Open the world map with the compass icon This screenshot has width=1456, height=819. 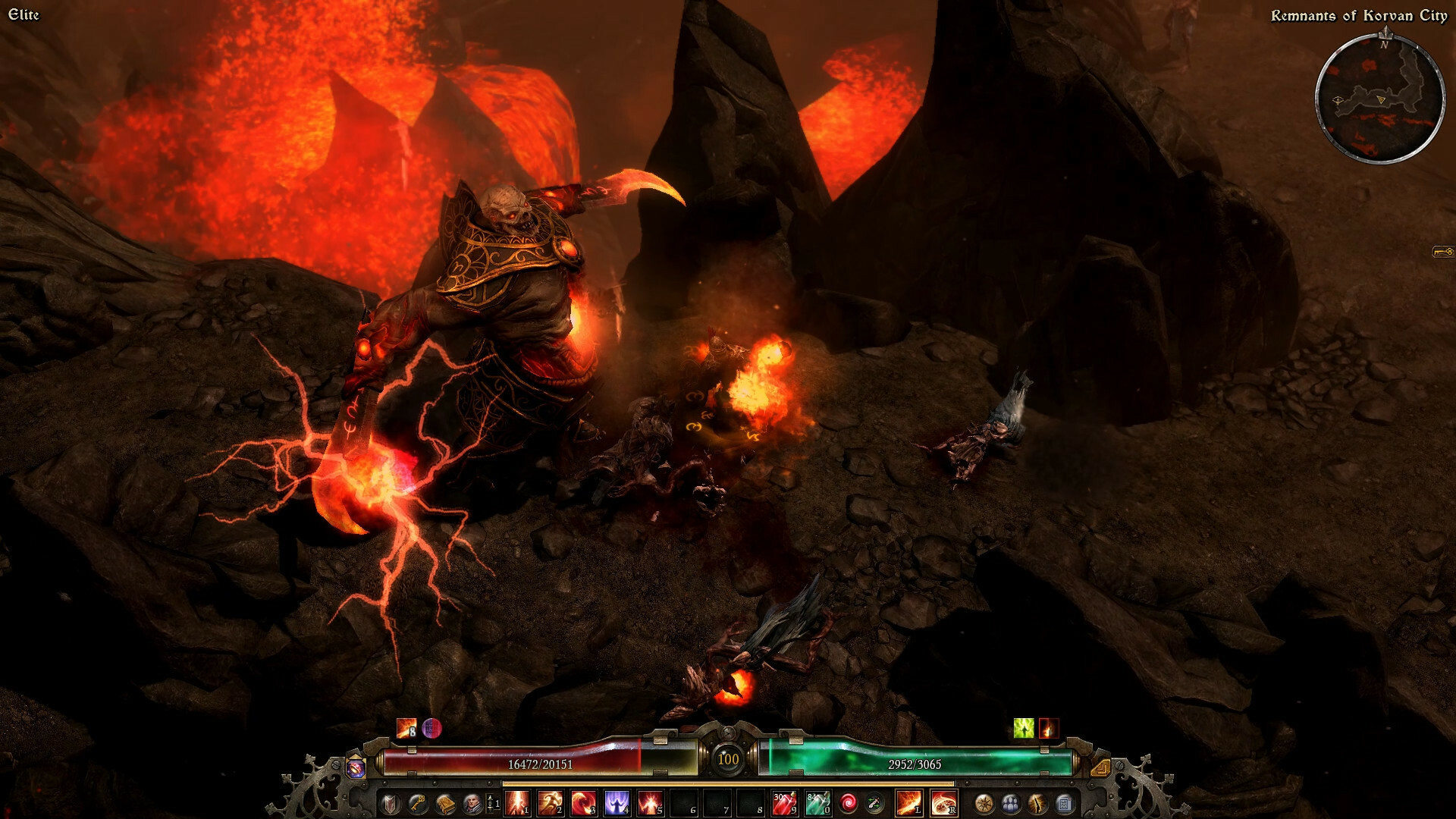click(985, 804)
